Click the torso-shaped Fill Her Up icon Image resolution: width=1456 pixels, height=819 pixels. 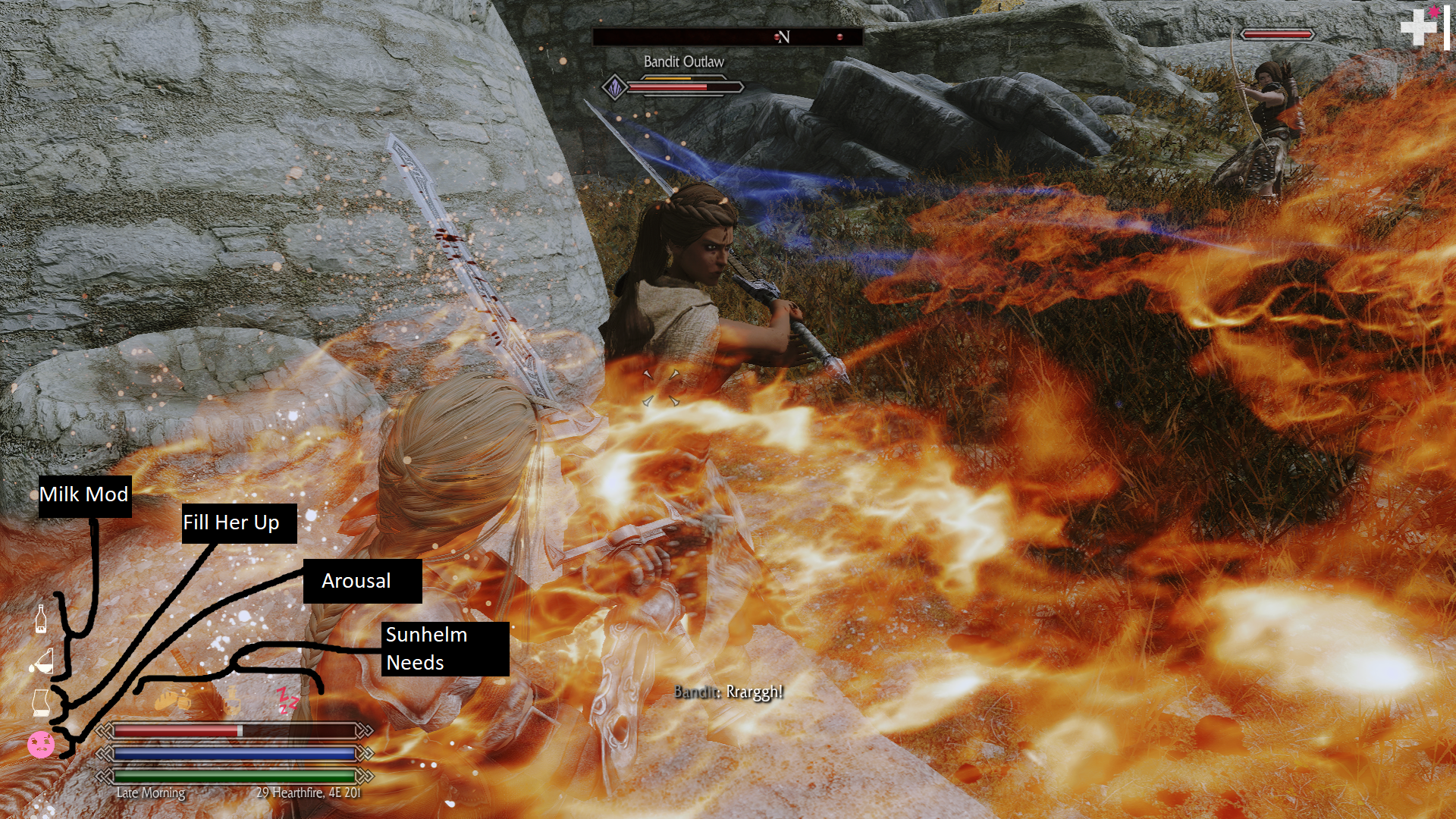[x=41, y=703]
